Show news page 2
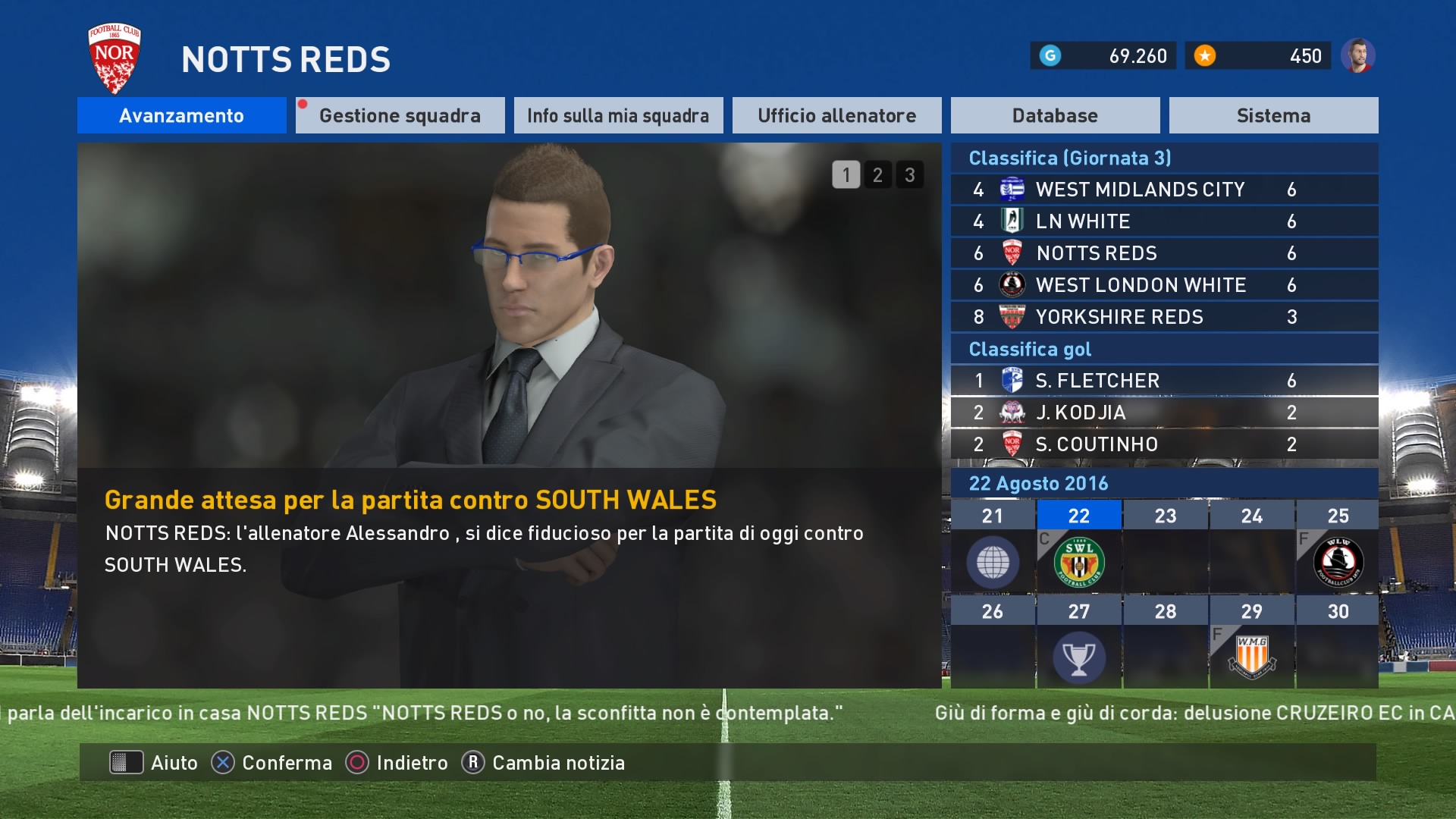The image size is (1456, 819). point(877,175)
